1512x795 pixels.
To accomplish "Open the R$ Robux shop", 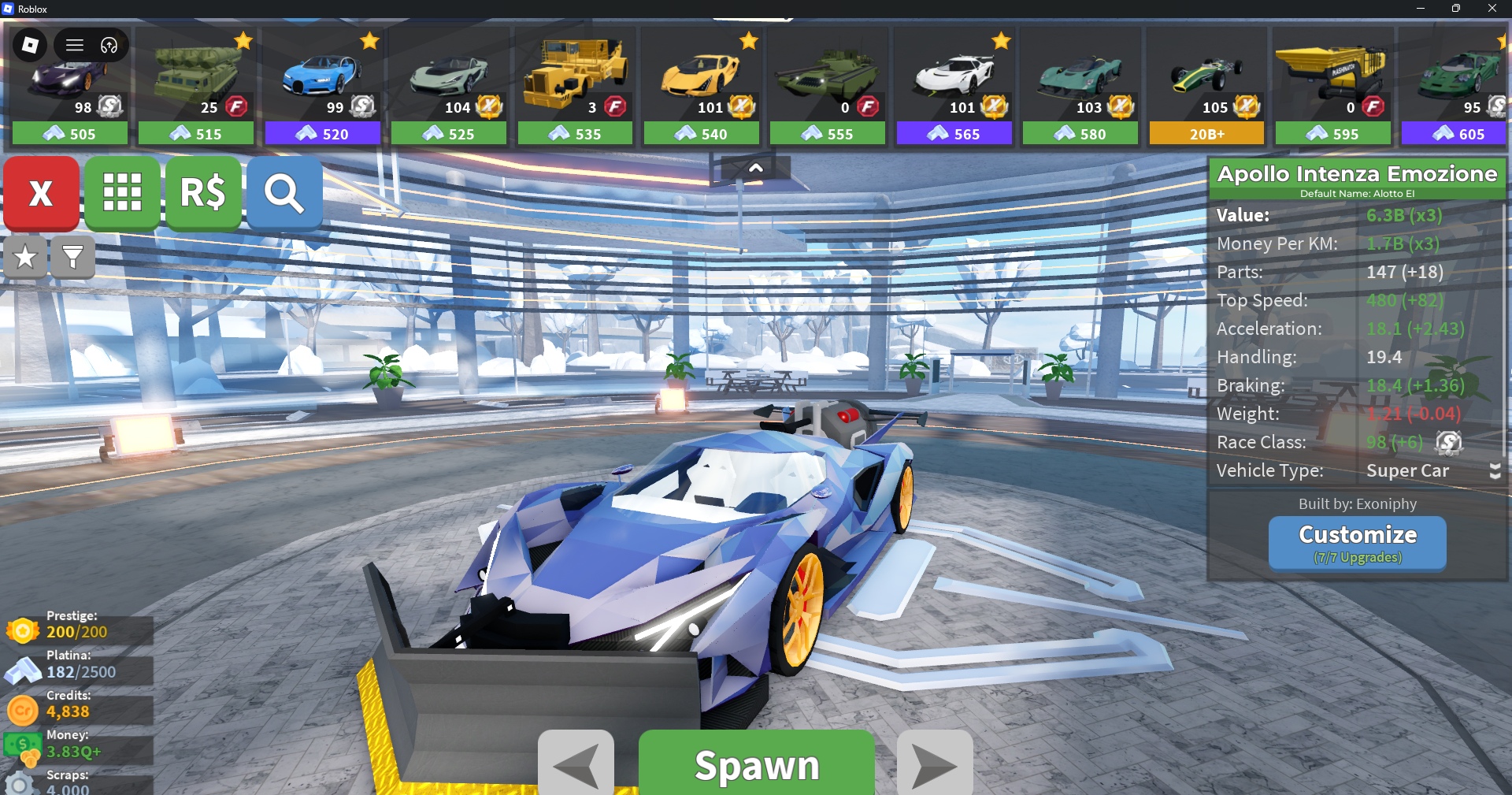I will coord(203,192).
